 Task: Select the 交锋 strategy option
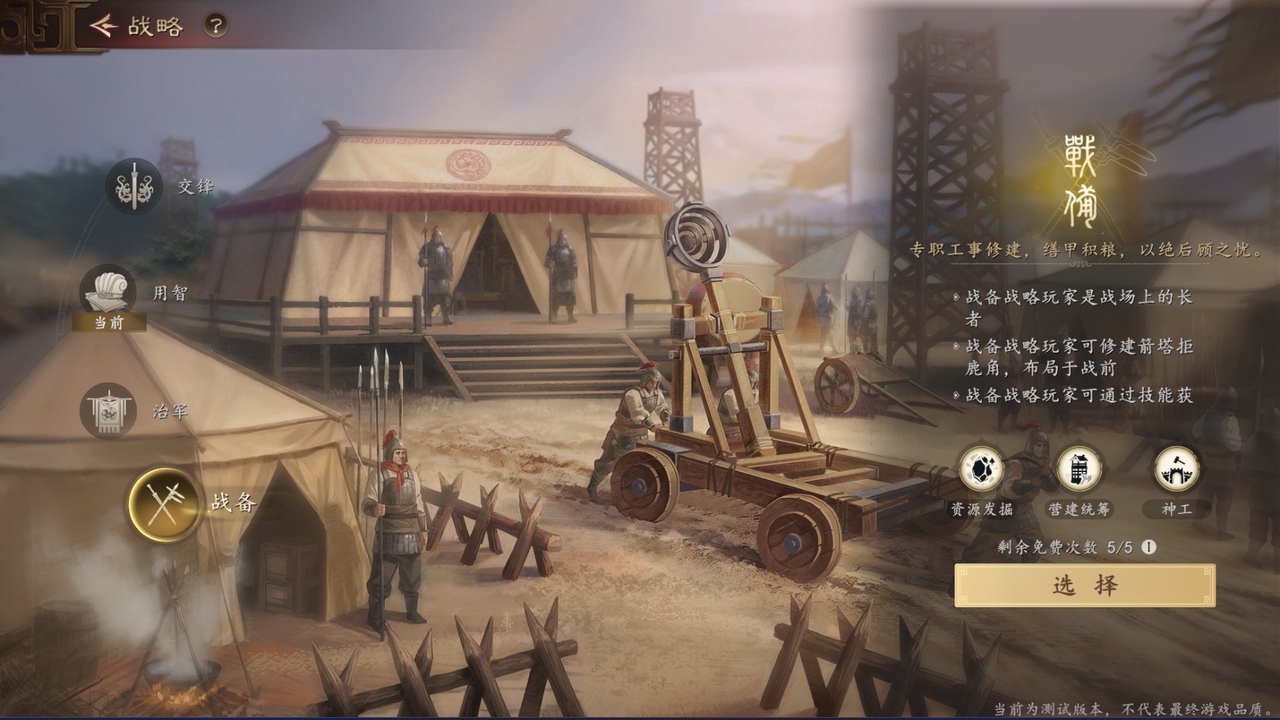coord(134,186)
